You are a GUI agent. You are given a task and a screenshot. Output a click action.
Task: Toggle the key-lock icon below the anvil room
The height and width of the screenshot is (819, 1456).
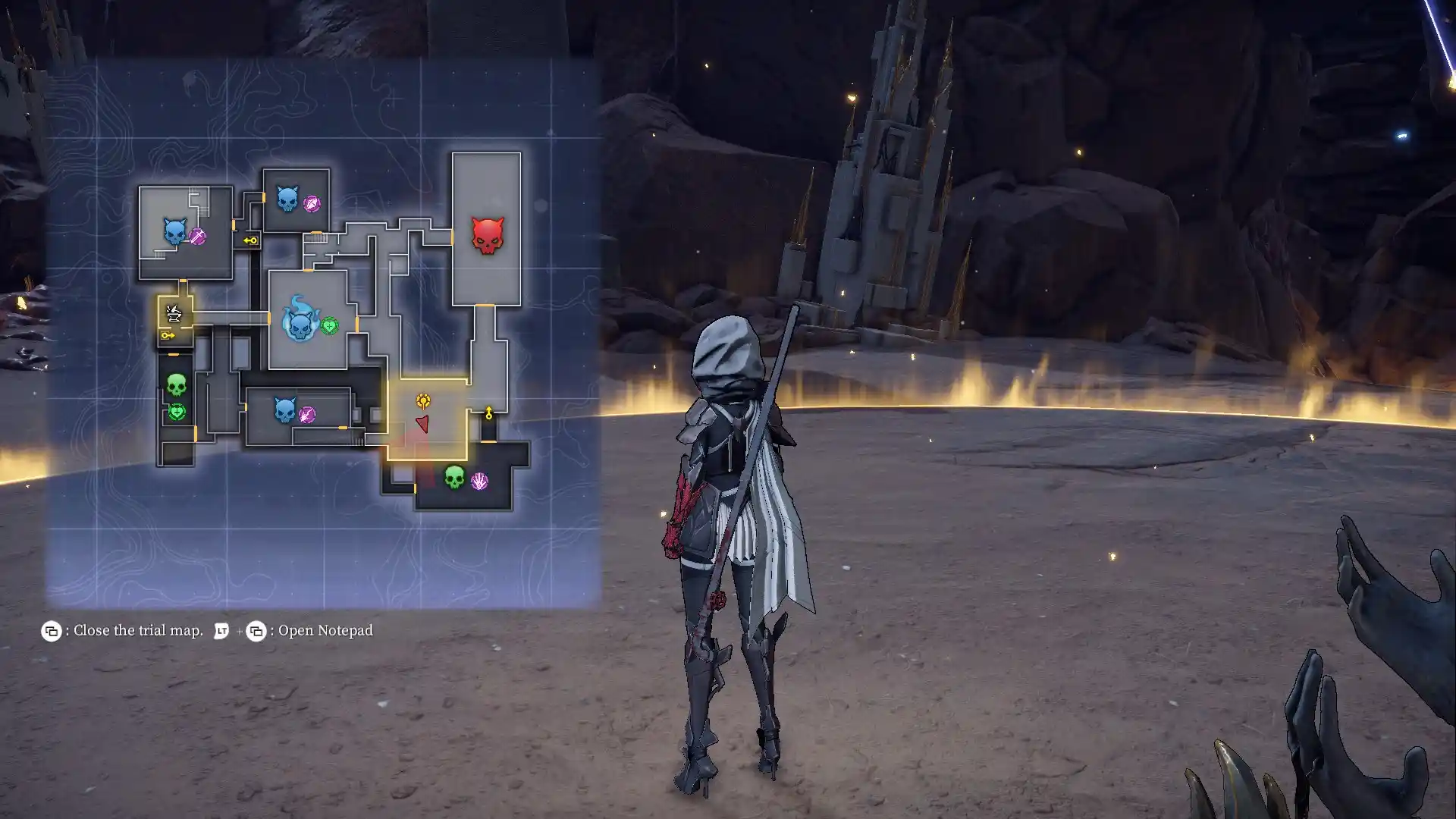(168, 336)
